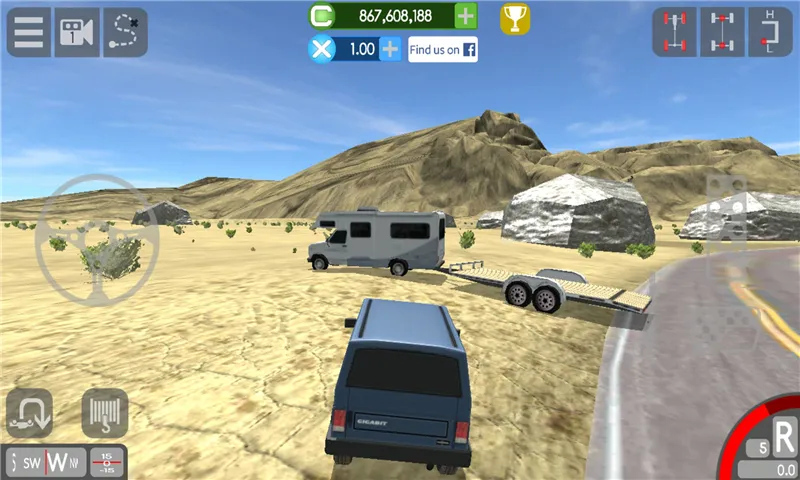Tap the steering wheel control

point(97,241)
